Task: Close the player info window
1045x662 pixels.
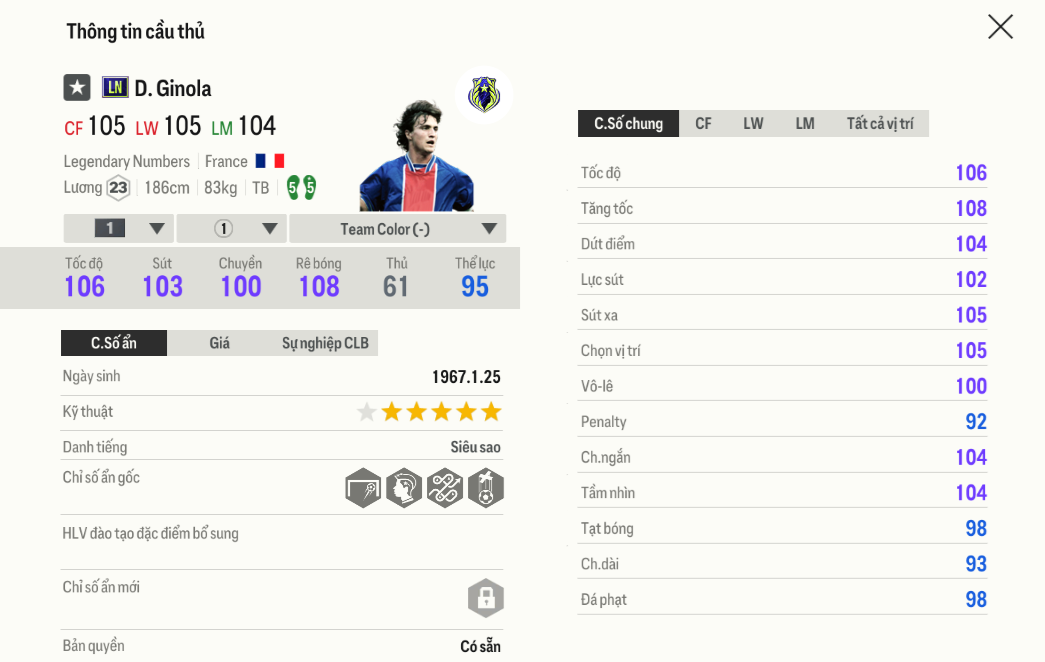Action: [x=1000, y=27]
